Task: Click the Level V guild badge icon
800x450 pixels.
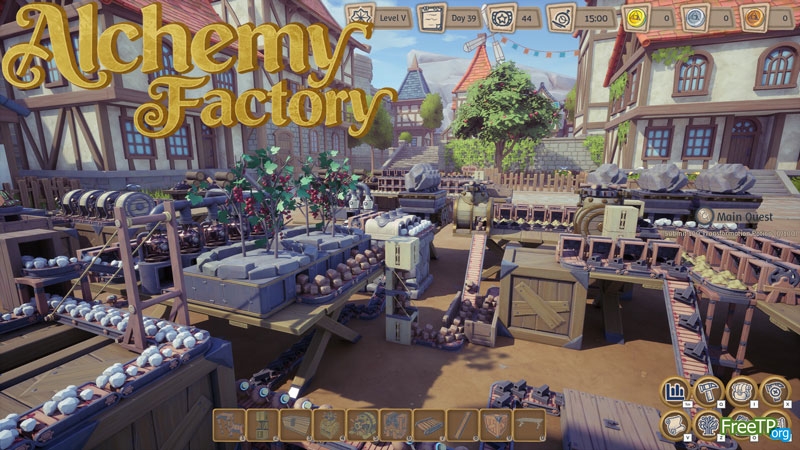Action: pyautogui.click(x=360, y=17)
